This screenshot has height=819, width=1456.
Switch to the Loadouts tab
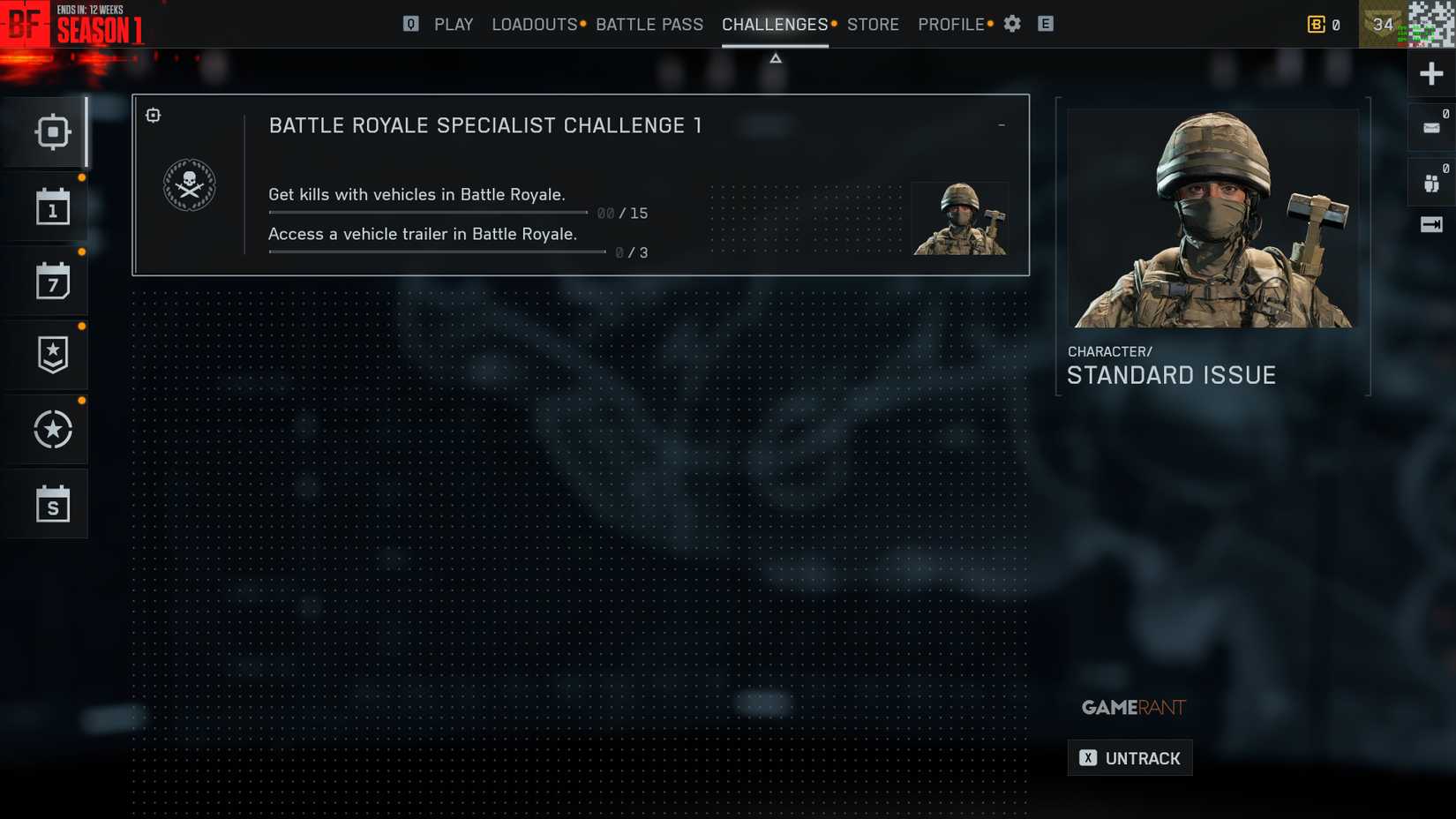click(x=534, y=24)
